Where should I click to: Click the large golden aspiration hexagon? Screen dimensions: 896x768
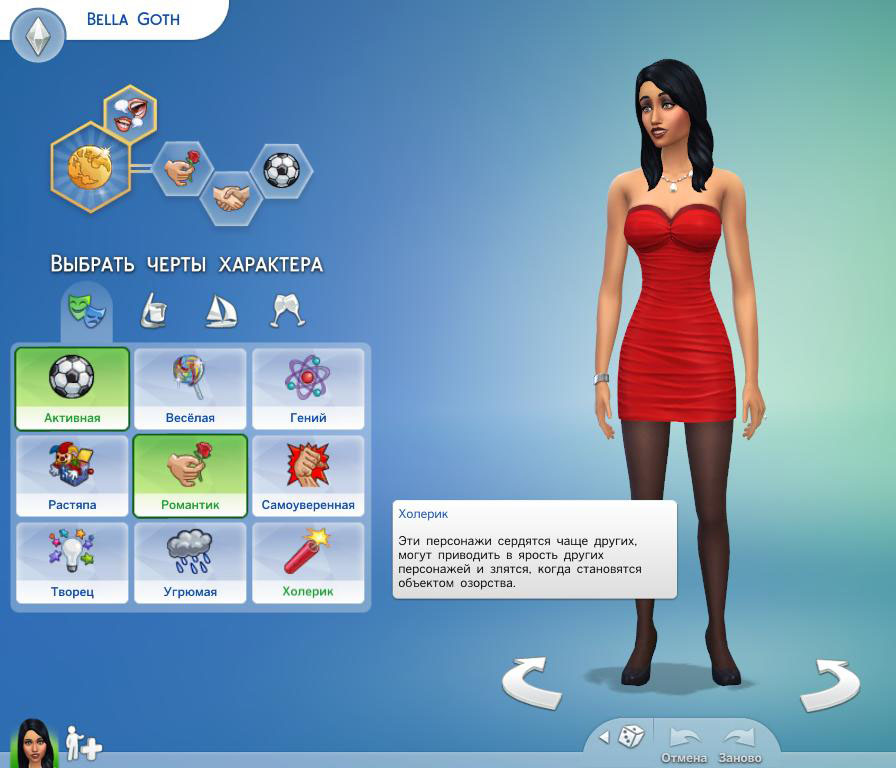click(x=89, y=167)
